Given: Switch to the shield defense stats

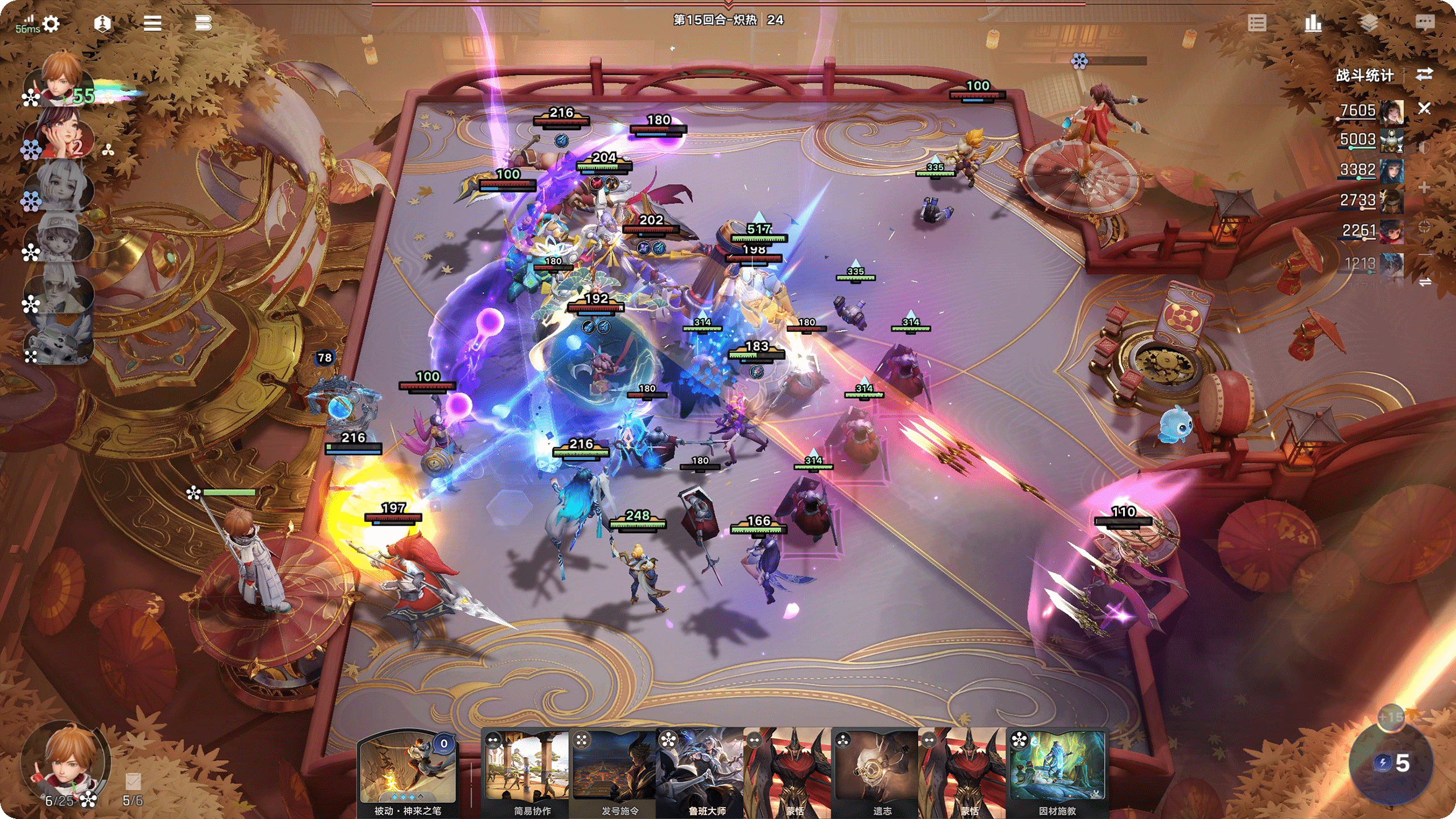Looking at the screenshot, I should [1424, 148].
